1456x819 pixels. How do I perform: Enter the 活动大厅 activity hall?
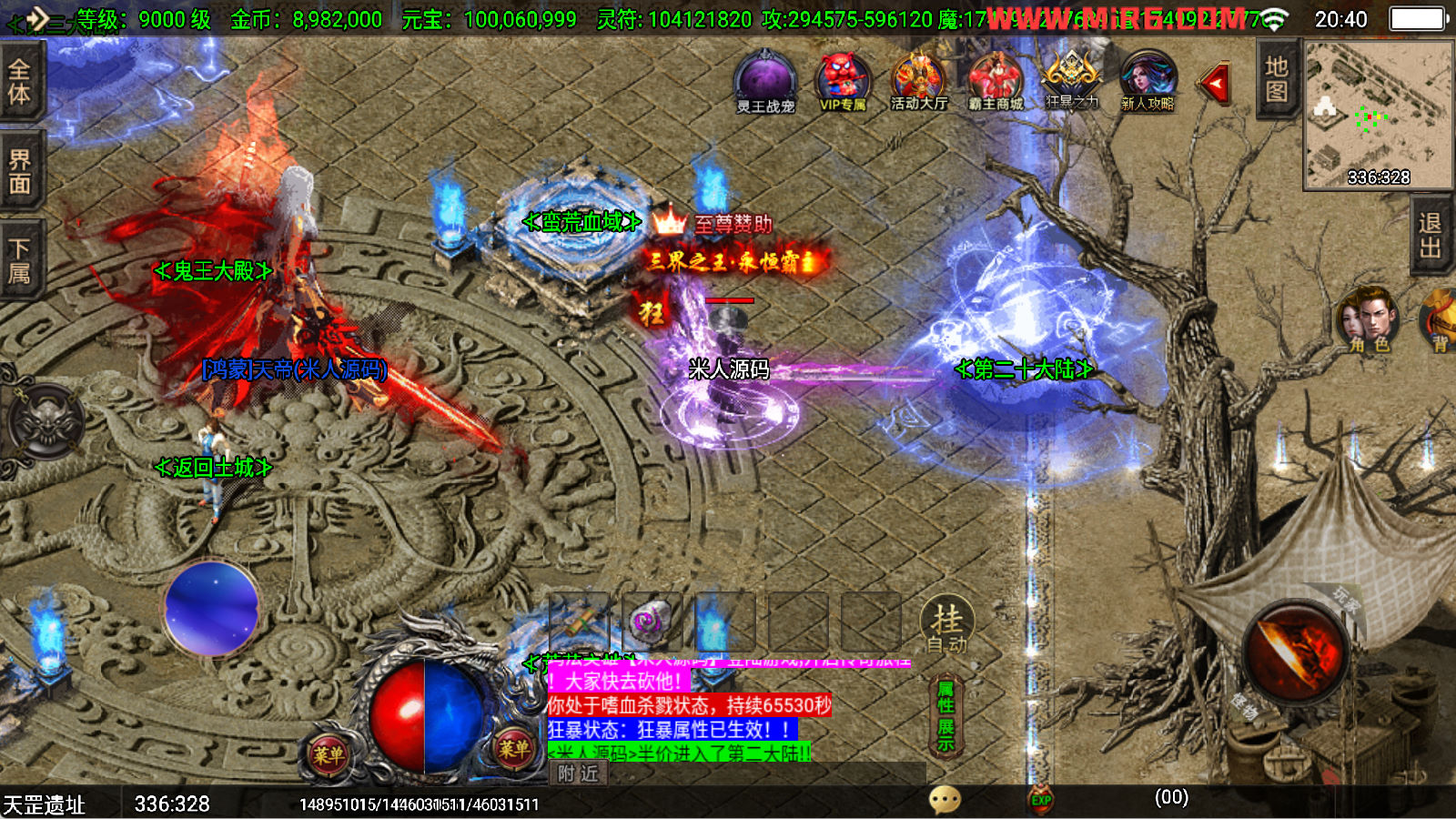pyautogui.click(x=918, y=82)
